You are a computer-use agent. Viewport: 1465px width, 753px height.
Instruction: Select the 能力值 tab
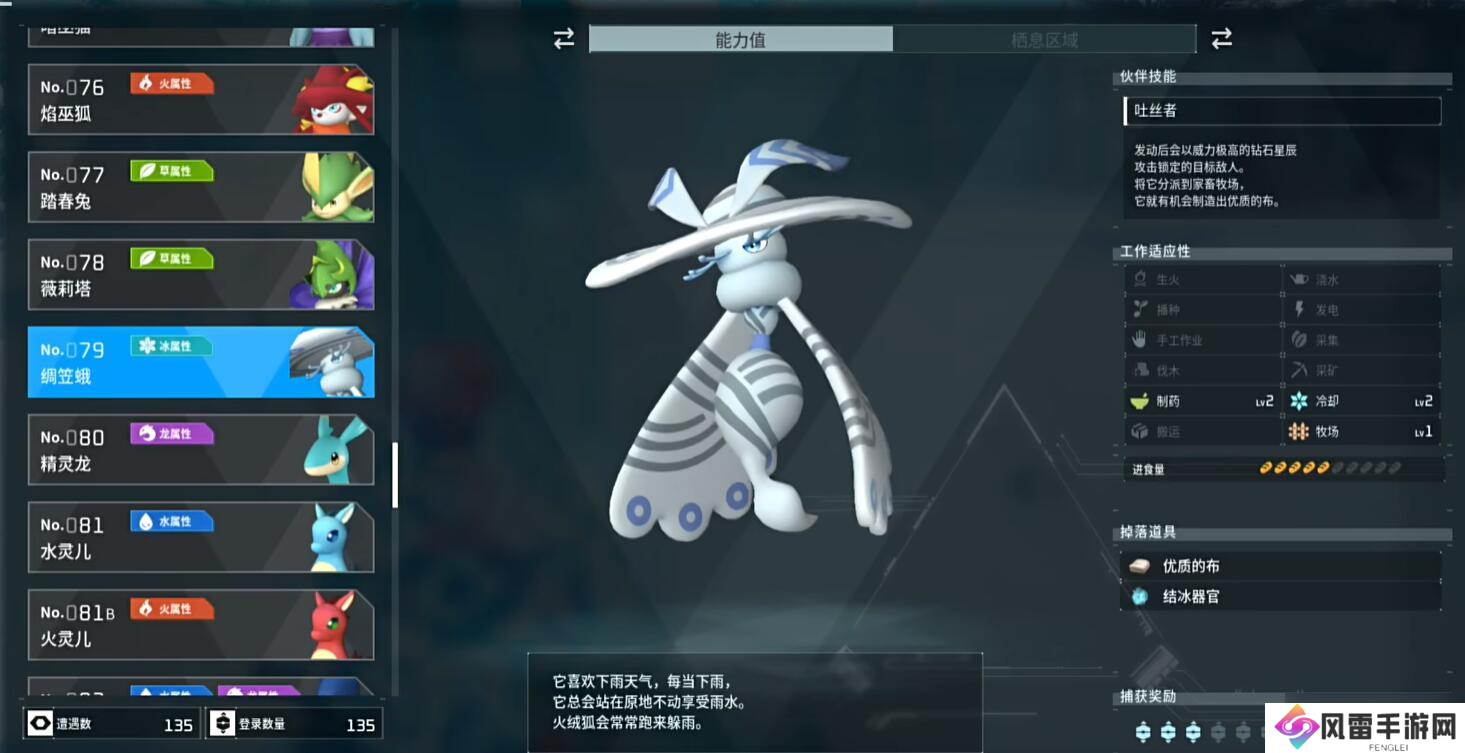click(x=742, y=39)
